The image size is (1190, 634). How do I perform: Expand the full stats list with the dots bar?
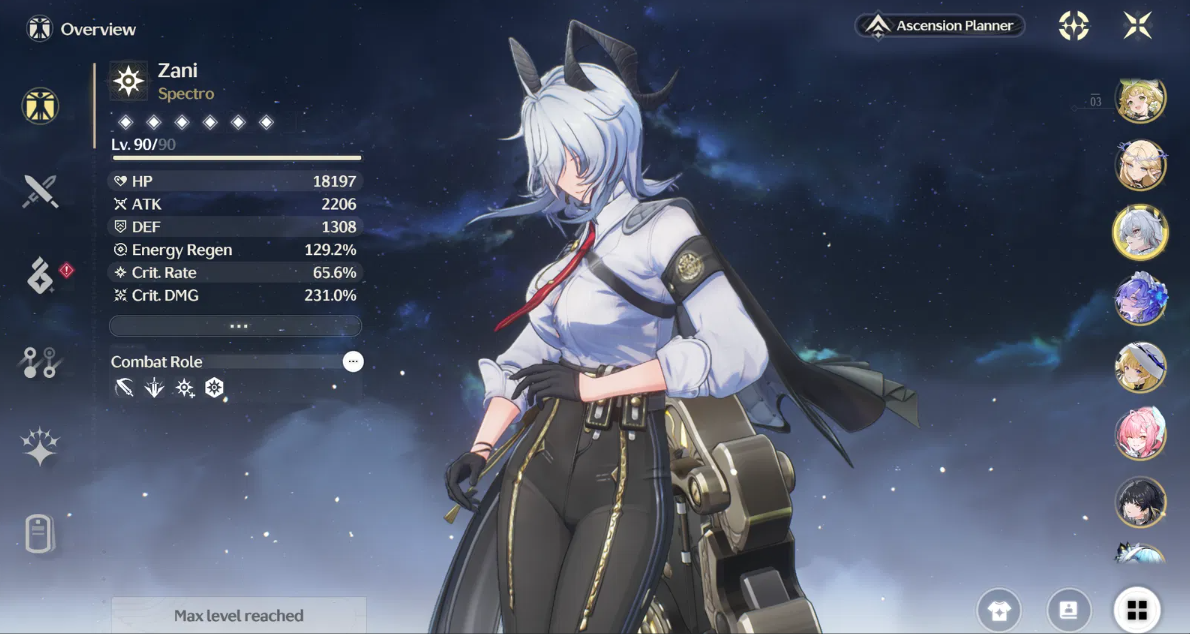tap(236, 326)
